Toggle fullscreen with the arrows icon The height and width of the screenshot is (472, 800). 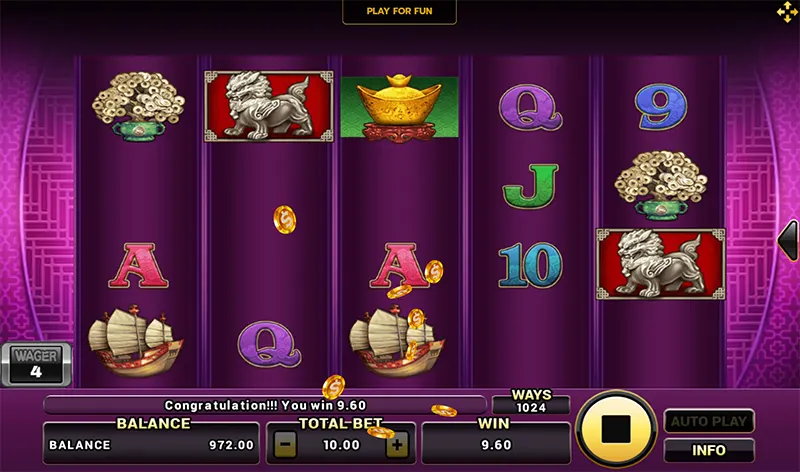click(787, 12)
